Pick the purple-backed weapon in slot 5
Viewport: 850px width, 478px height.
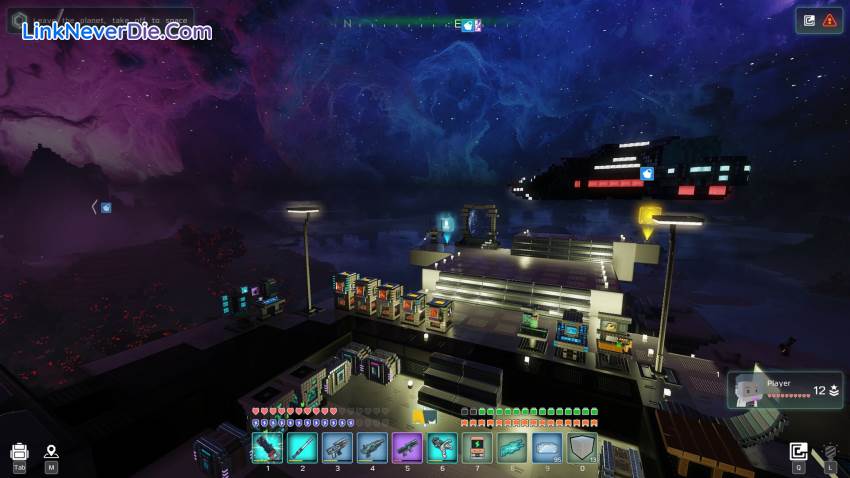(x=407, y=447)
